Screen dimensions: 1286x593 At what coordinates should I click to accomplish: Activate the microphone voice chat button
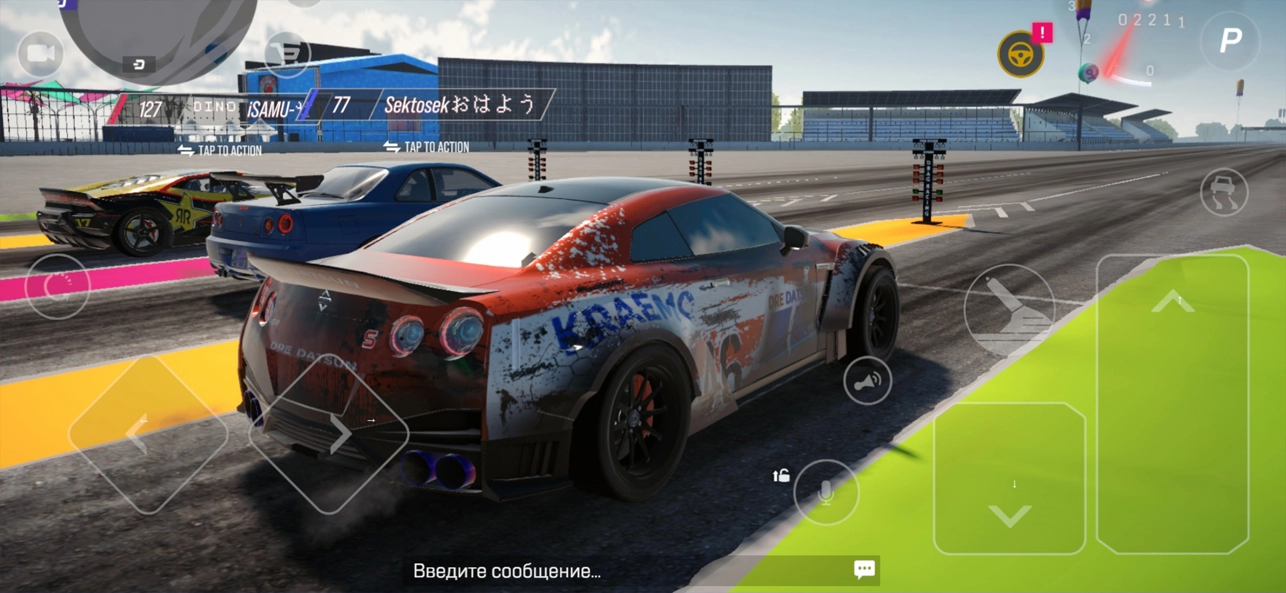pyautogui.click(x=826, y=492)
